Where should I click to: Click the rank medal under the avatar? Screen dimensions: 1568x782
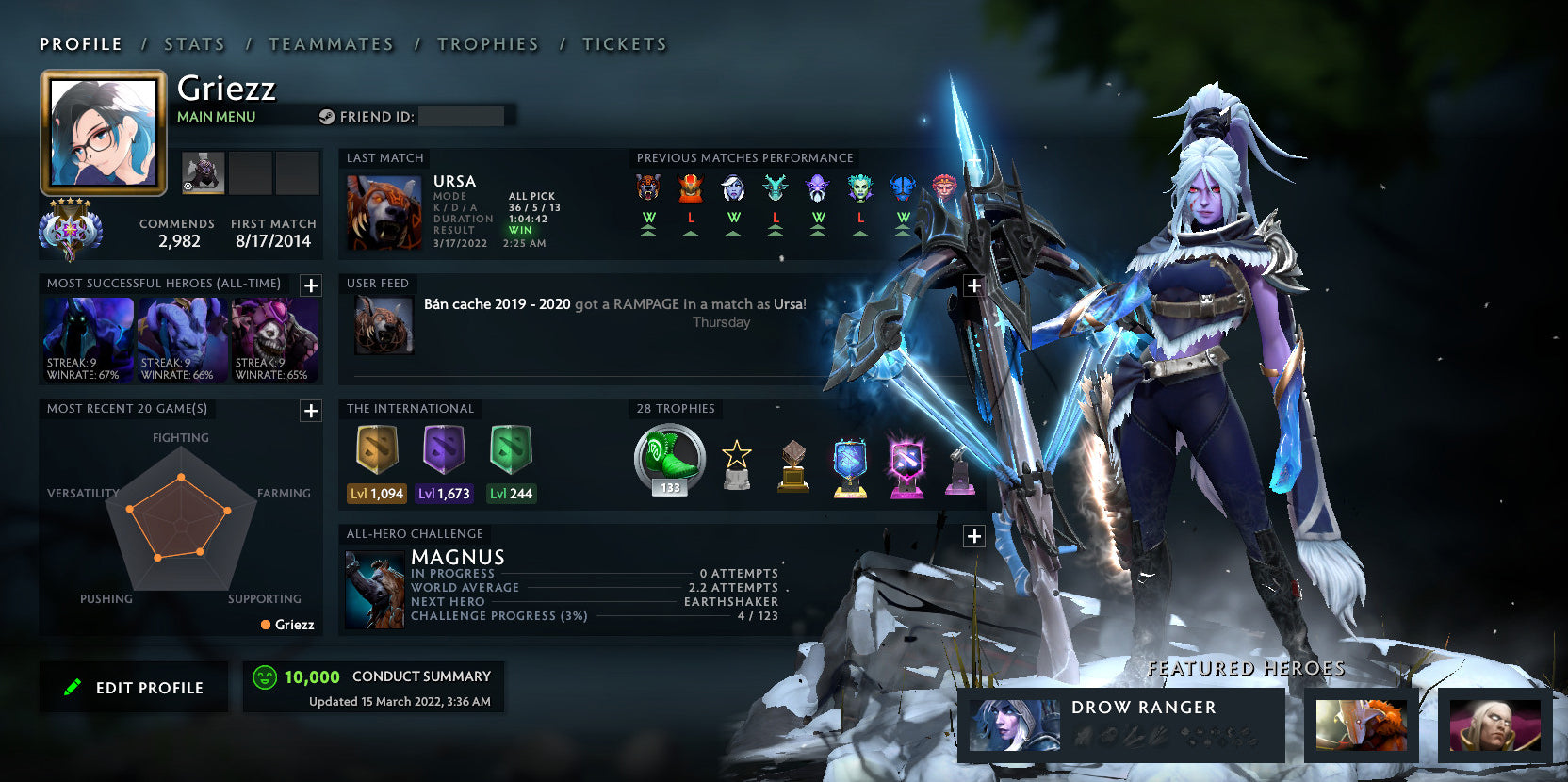(71, 229)
